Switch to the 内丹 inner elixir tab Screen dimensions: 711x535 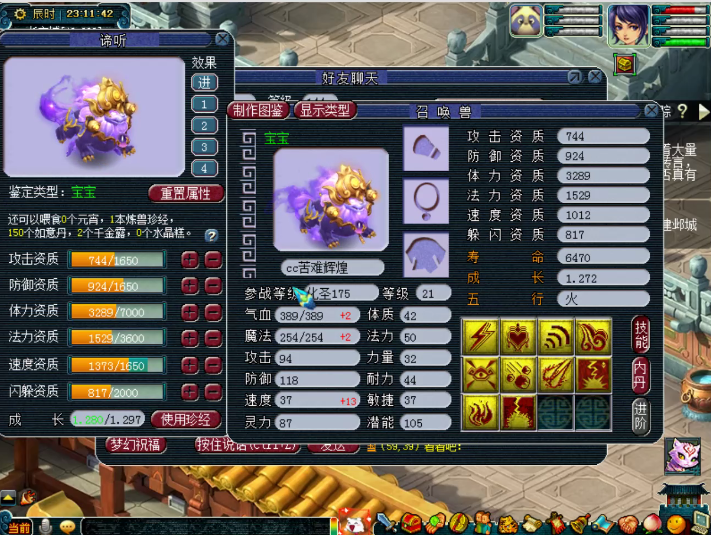[641, 373]
